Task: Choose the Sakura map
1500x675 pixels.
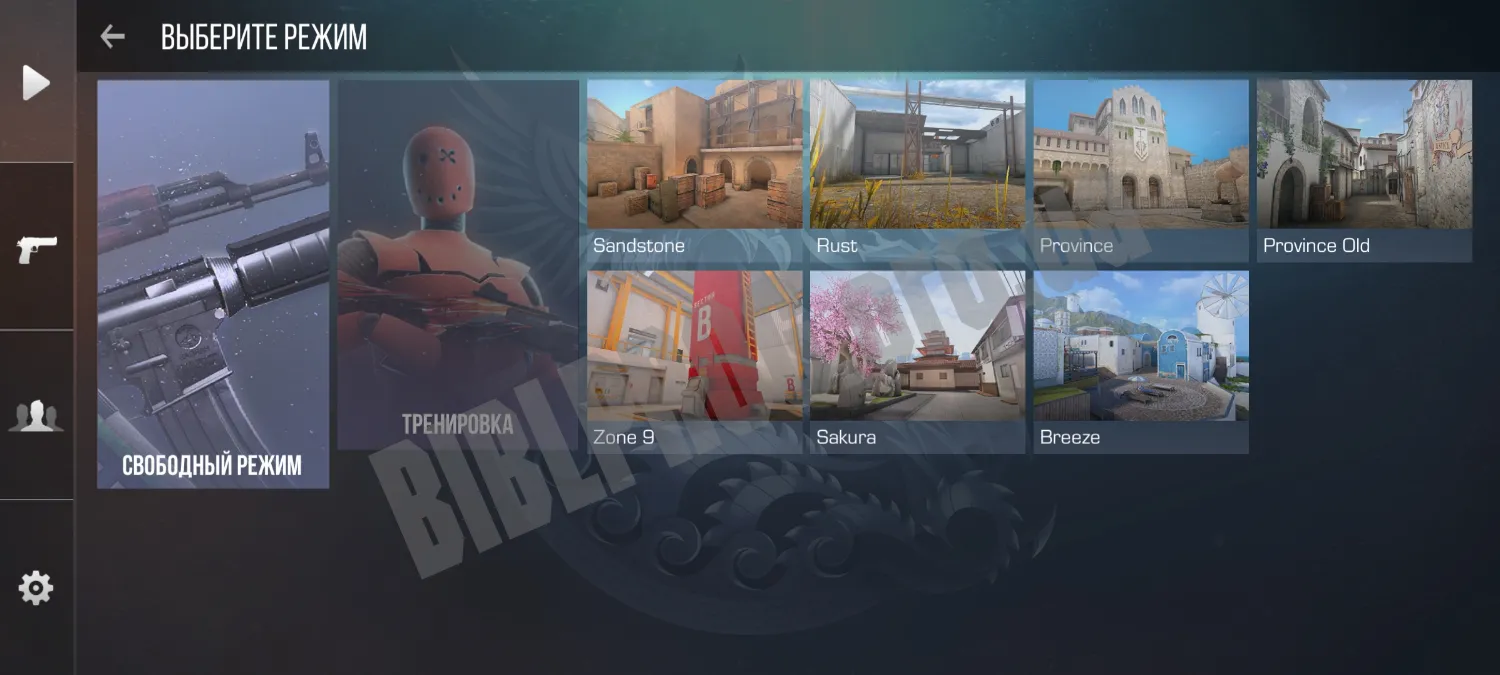Action: click(x=917, y=361)
